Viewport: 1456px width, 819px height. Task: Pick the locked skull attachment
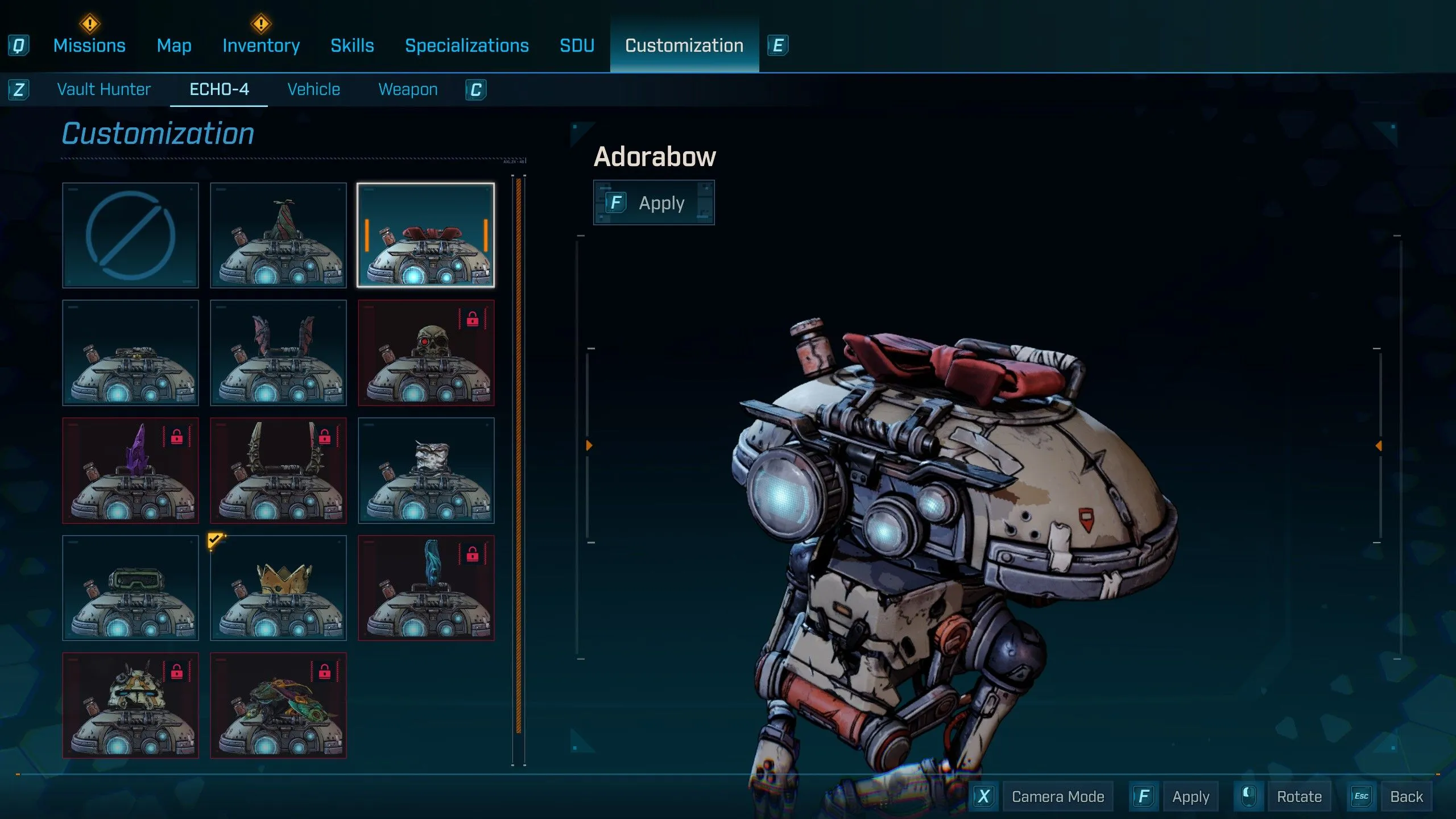point(426,353)
